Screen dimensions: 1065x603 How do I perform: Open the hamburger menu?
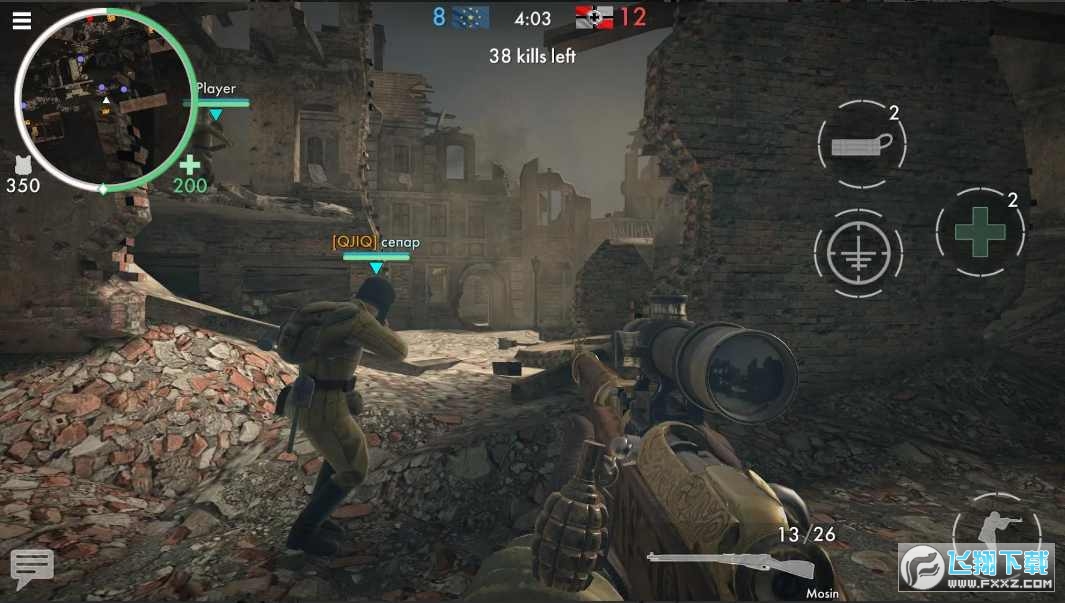20,20
